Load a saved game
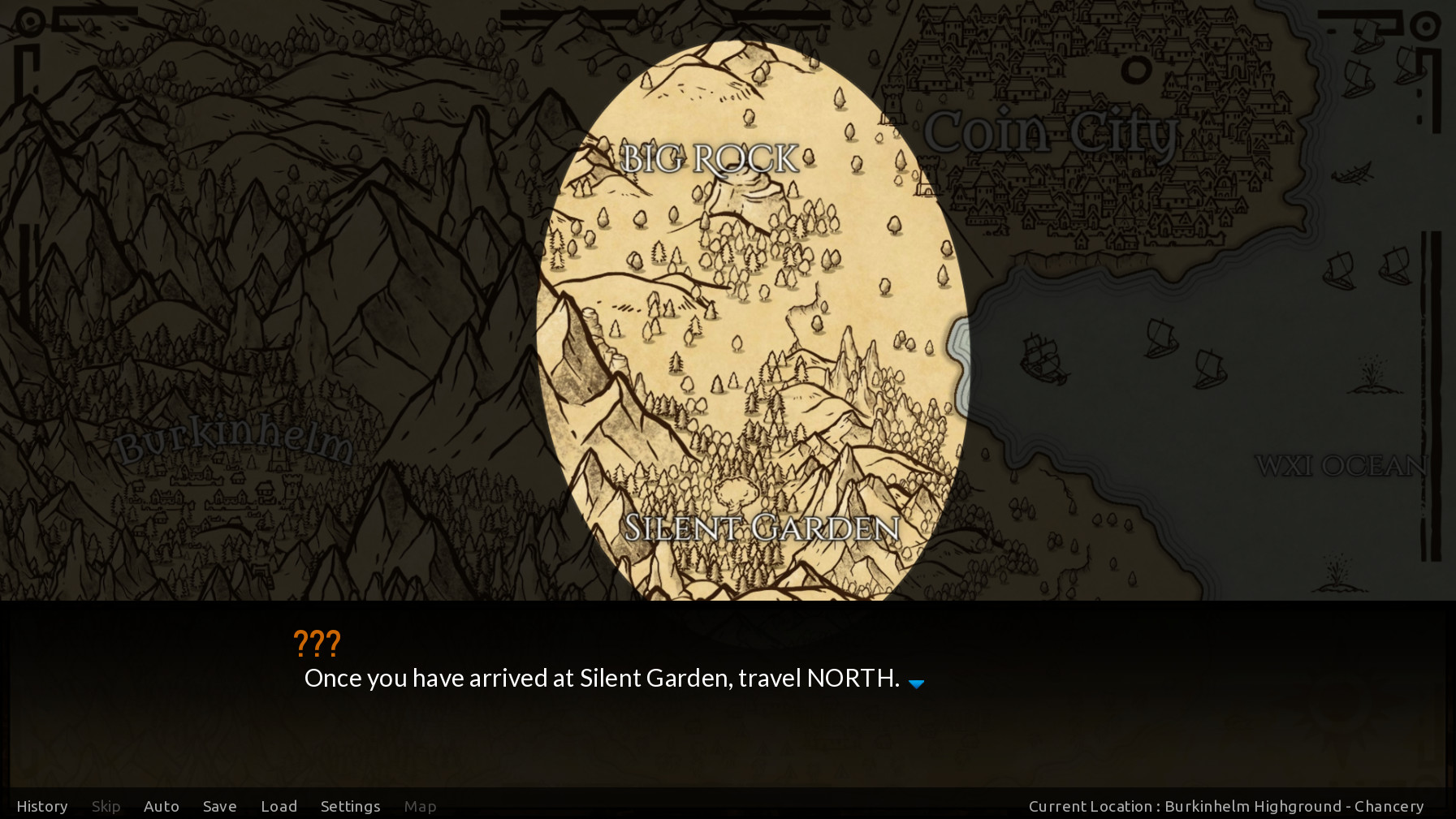 [x=279, y=806]
